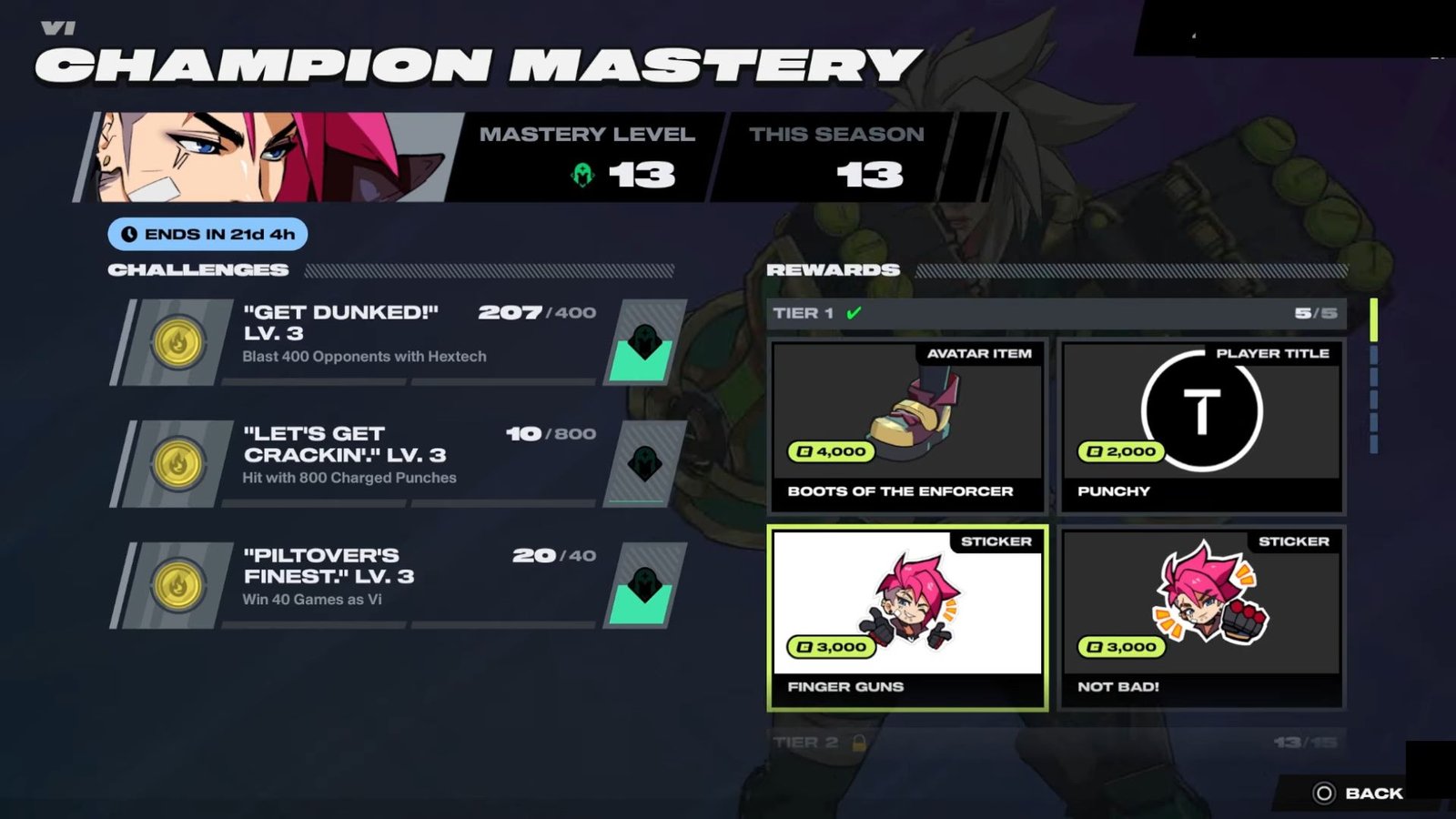
Task: Switch to the Challenges section
Action: pyautogui.click(x=199, y=269)
